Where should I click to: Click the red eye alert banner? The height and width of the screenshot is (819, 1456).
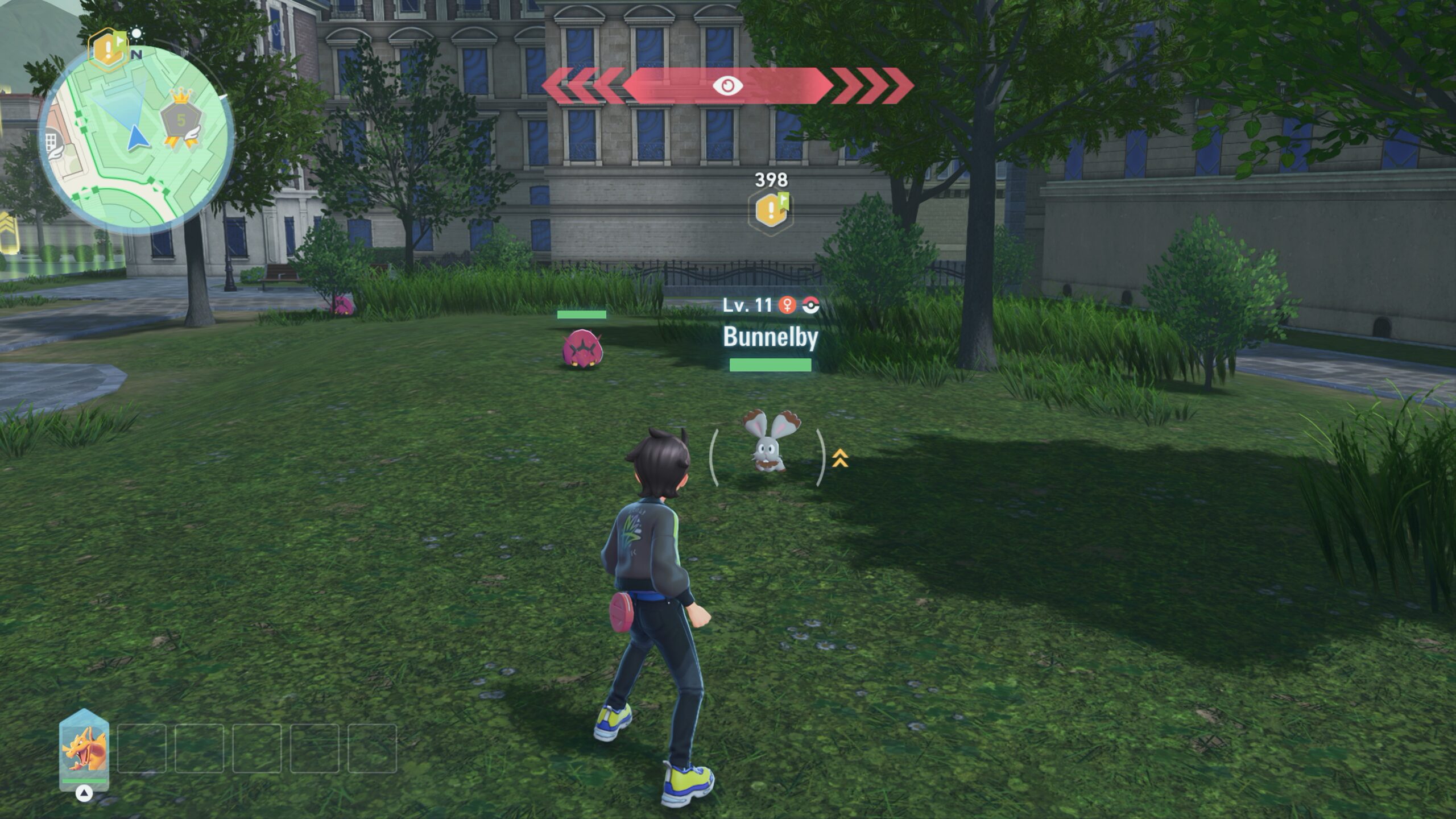point(727,86)
